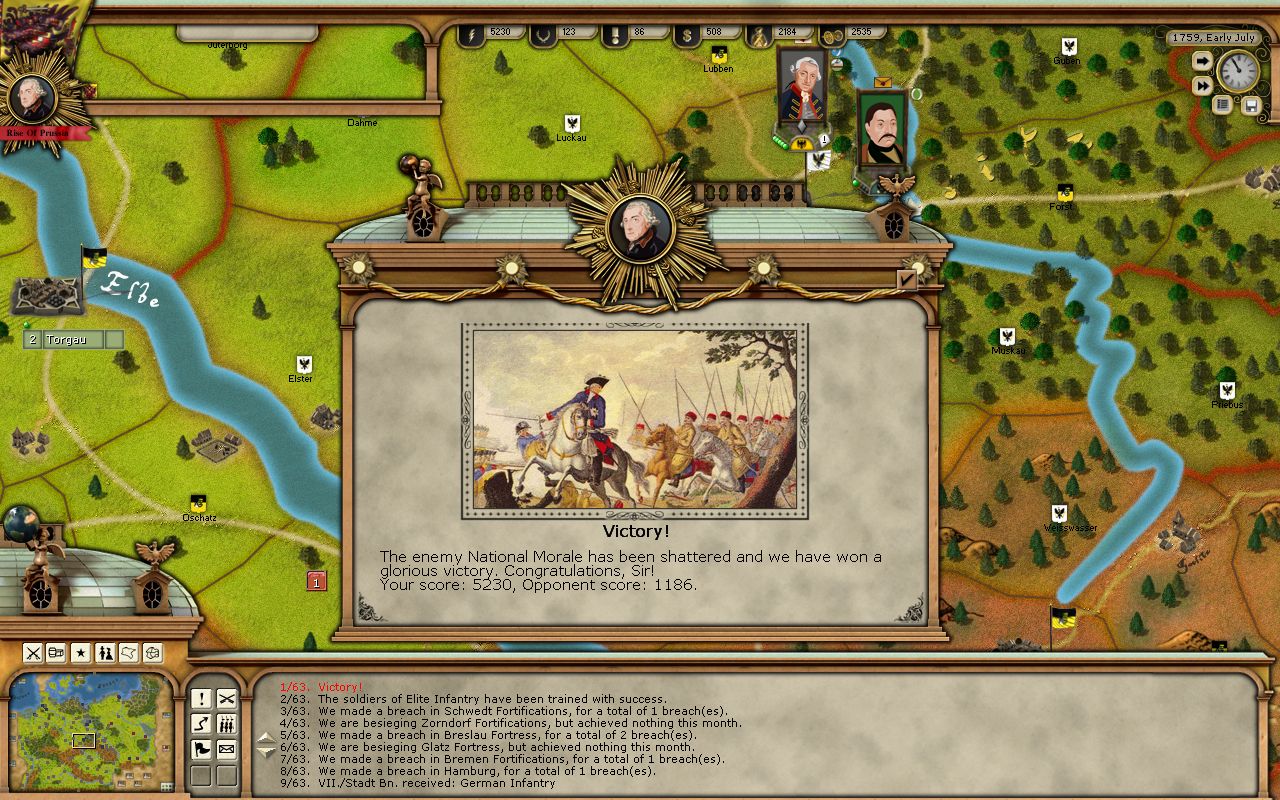Filter log by crossed muskets battle messages

pos(227,699)
